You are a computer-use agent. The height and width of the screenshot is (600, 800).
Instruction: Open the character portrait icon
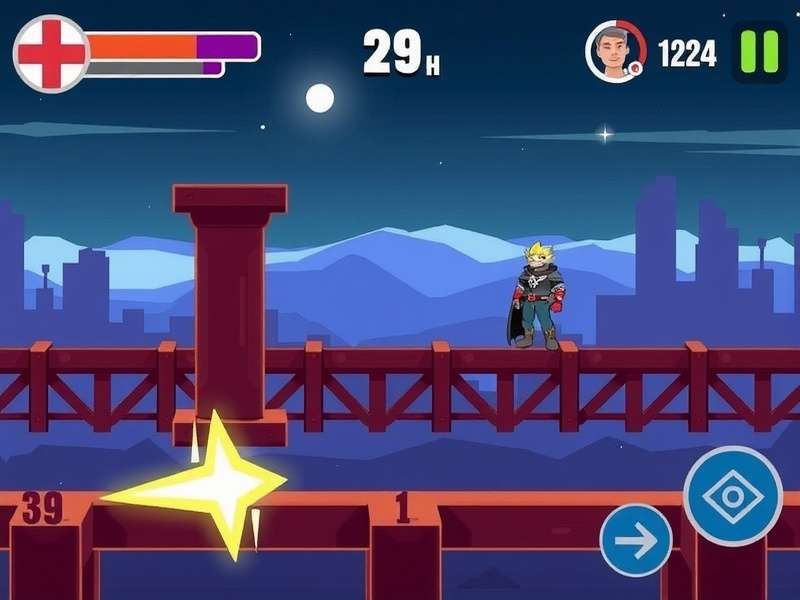pyautogui.click(x=614, y=51)
